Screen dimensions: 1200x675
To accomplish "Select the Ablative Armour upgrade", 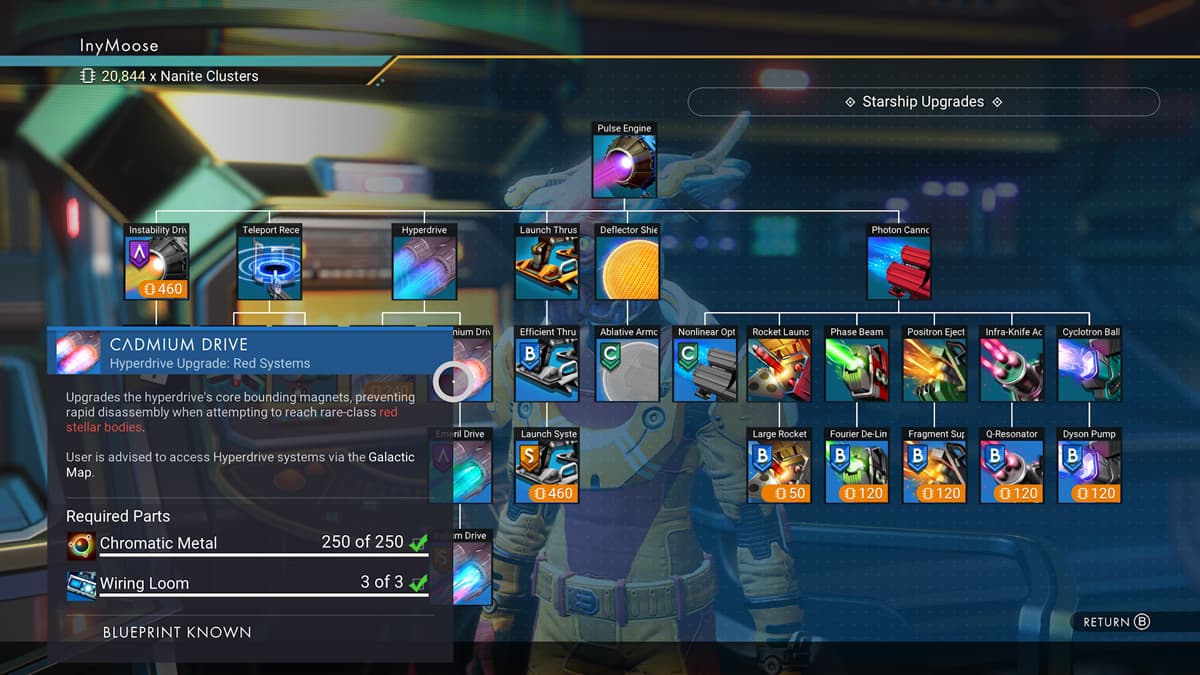I will tap(628, 370).
